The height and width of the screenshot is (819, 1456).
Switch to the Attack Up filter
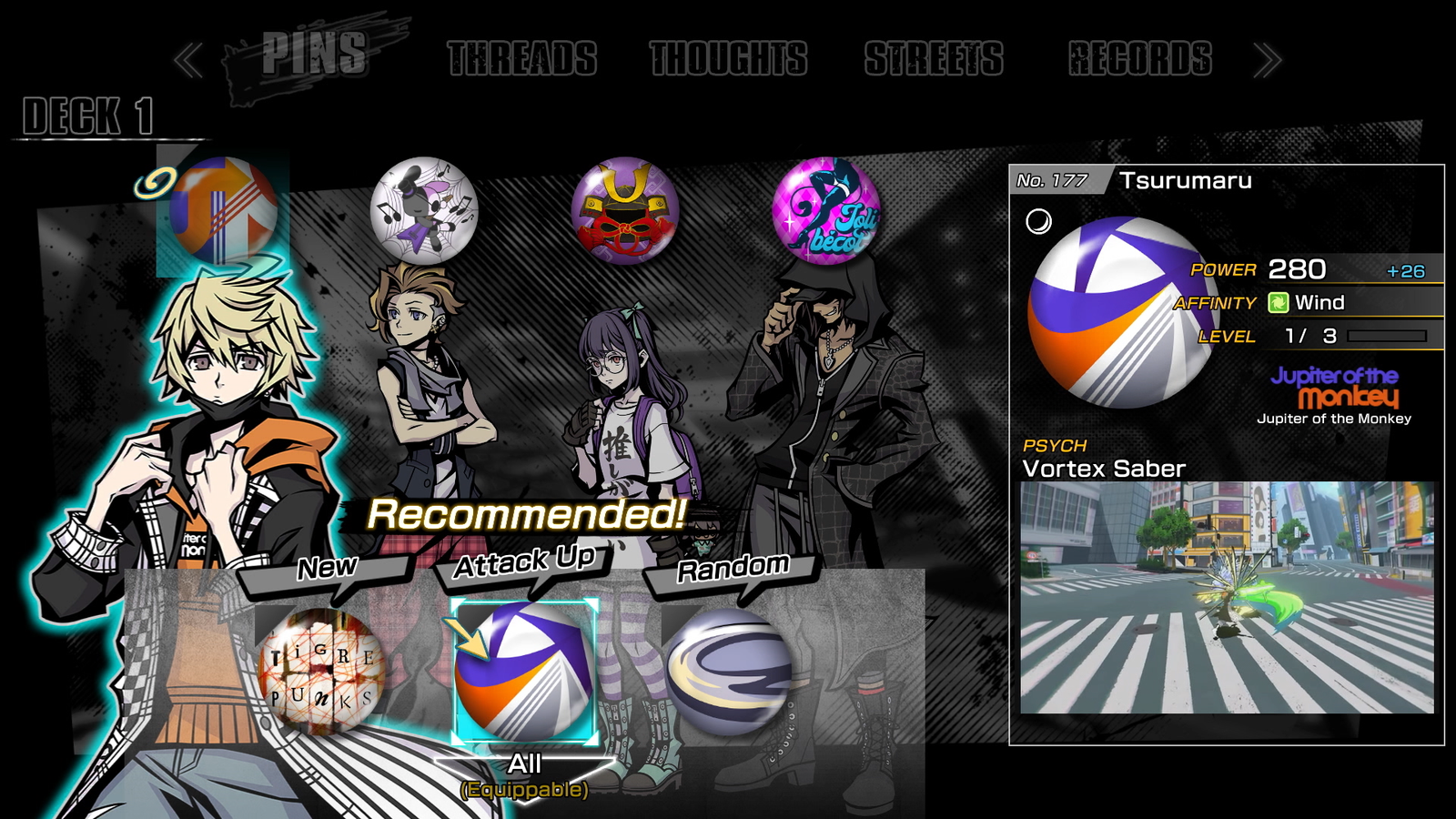[525, 562]
